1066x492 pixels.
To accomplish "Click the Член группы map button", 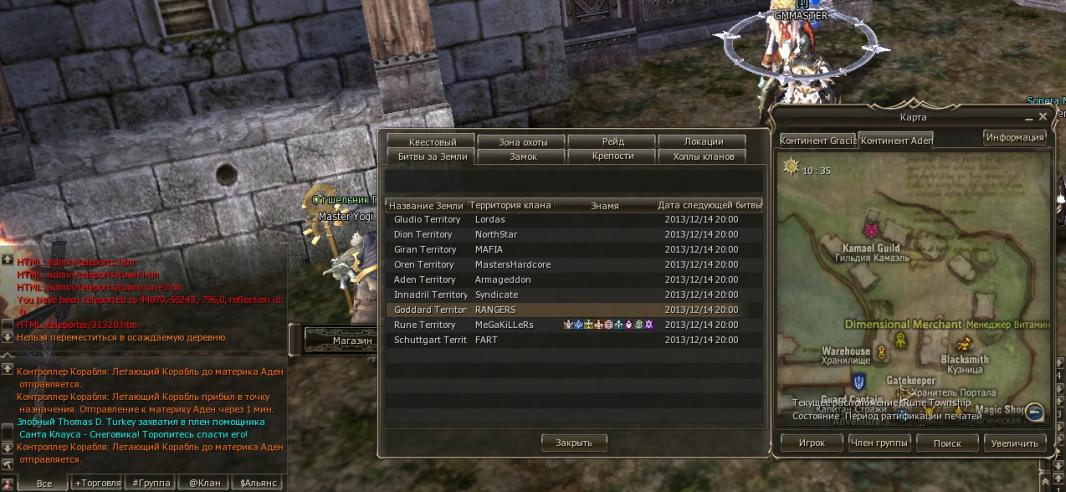I will coord(875,442).
